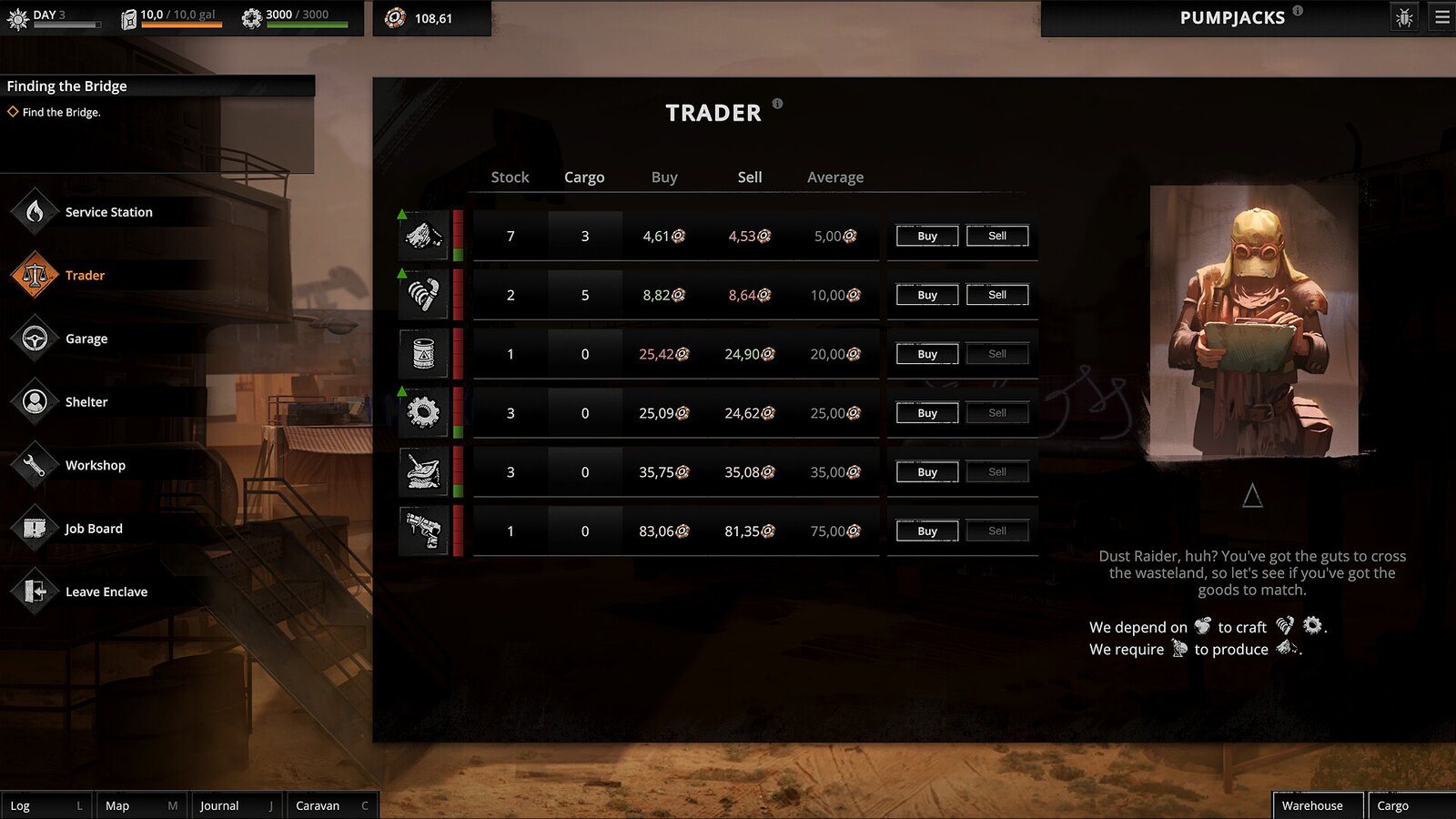Buy the spare parts item
This screenshot has width=1456, height=819.
click(925, 412)
